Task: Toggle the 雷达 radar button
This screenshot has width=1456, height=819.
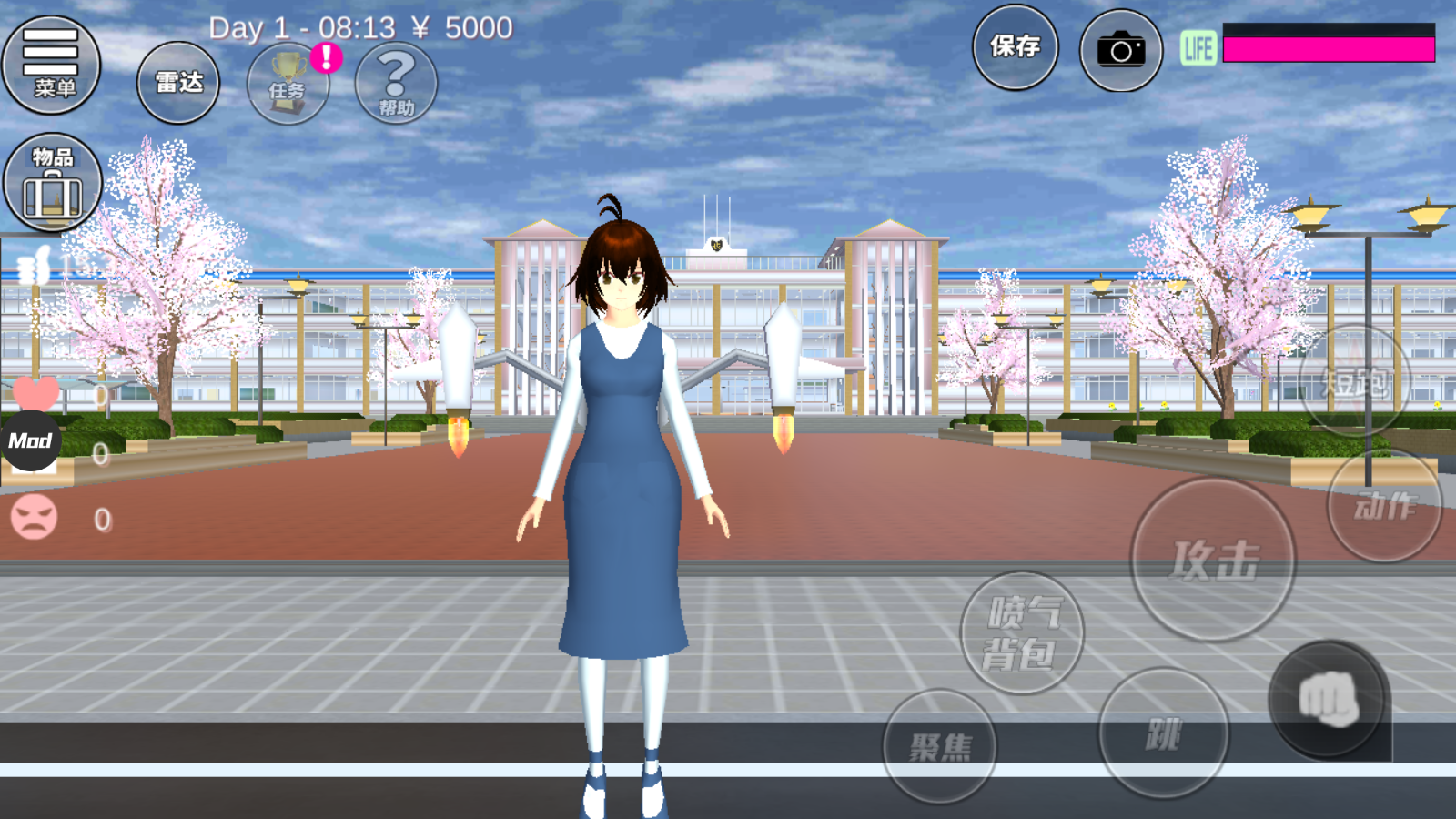Action: pyautogui.click(x=178, y=83)
